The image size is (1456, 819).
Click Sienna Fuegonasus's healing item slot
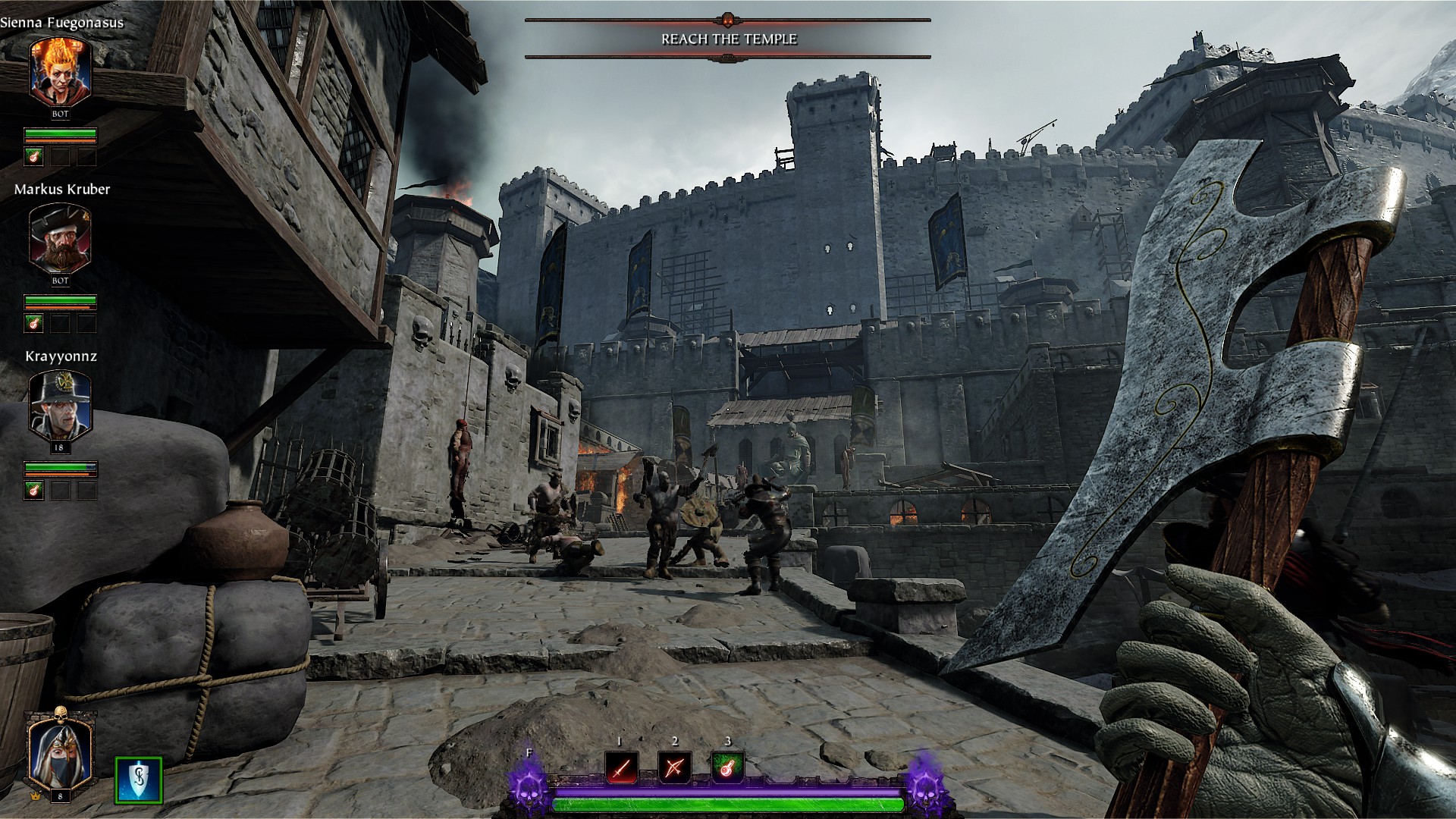pyautogui.click(x=33, y=157)
